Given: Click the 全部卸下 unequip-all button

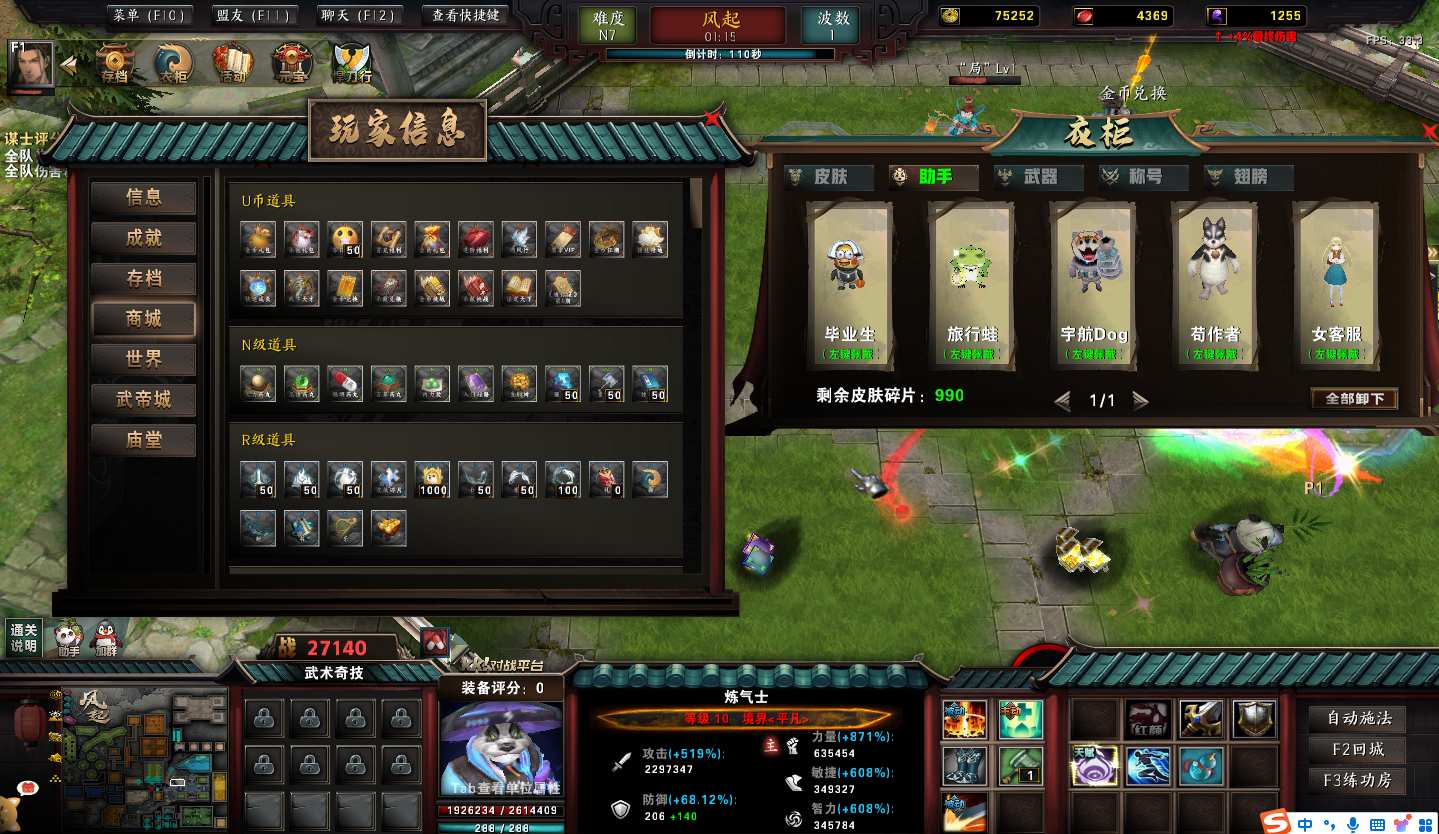Looking at the screenshot, I should [x=1354, y=399].
